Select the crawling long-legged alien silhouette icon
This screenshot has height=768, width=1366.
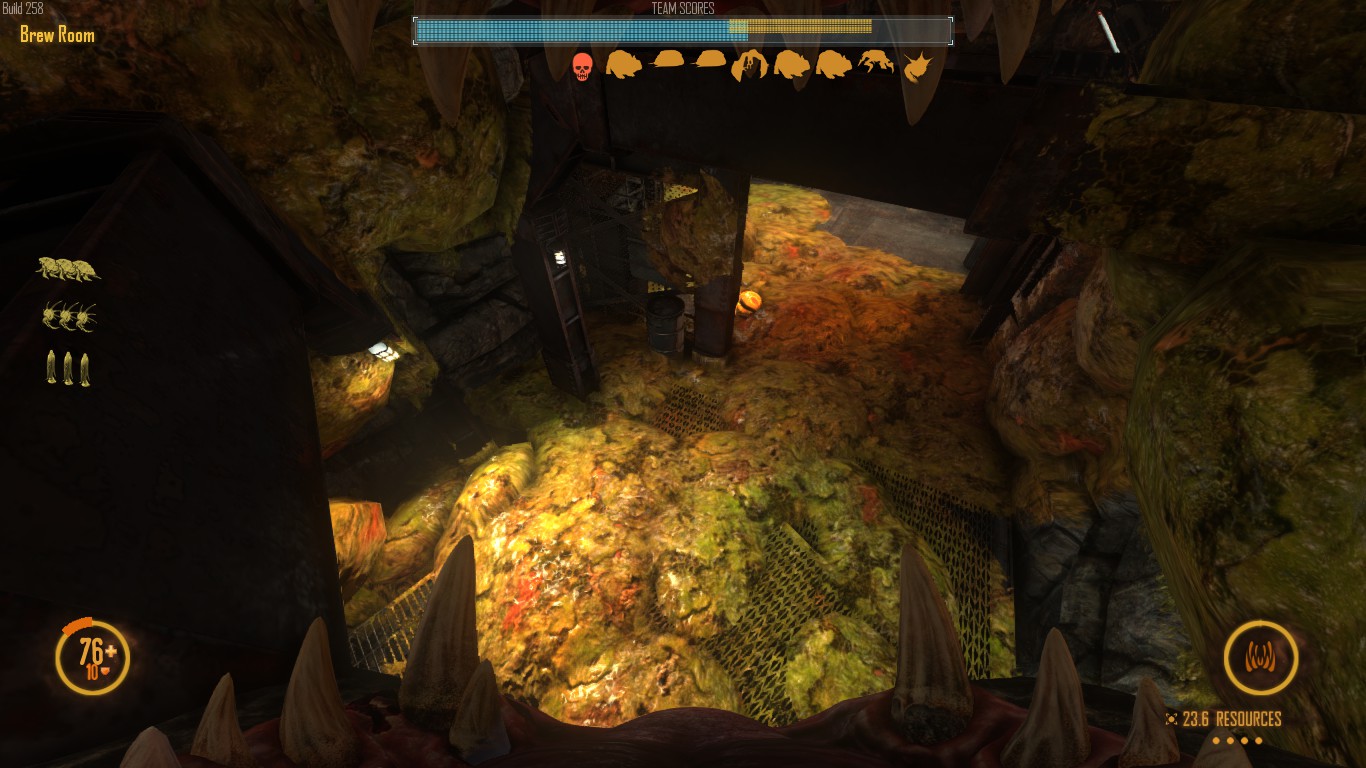[877, 62]
